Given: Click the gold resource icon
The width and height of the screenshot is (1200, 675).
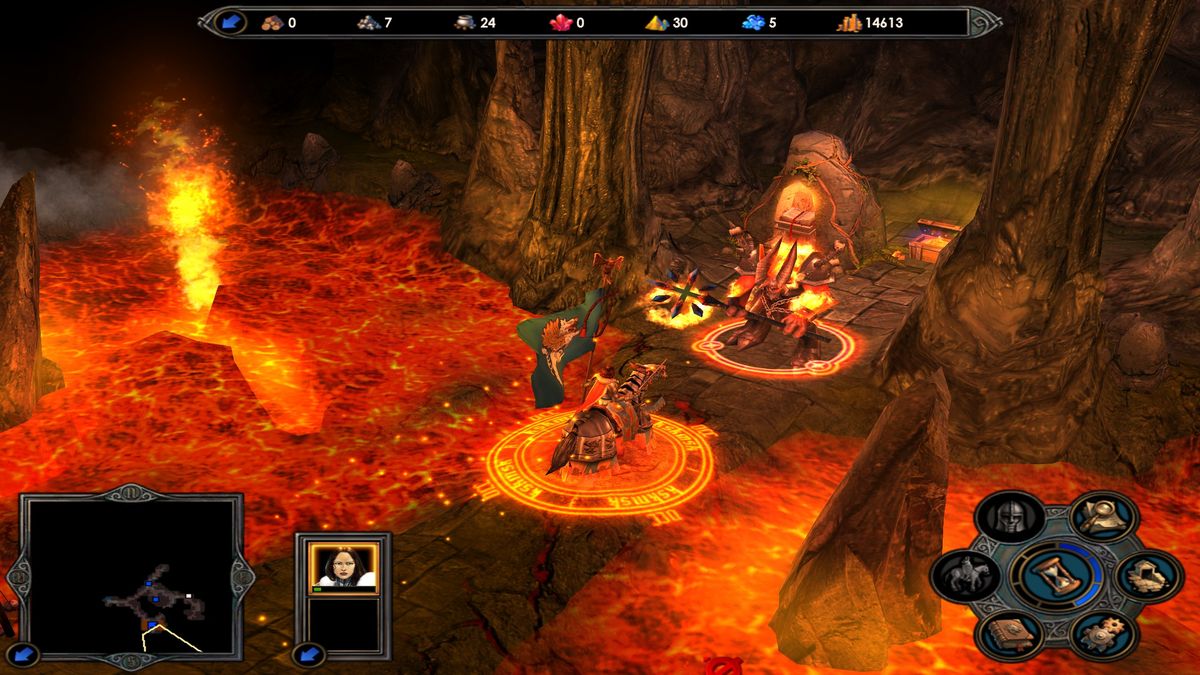Looking at the screenshot, I should pos(849,22).
